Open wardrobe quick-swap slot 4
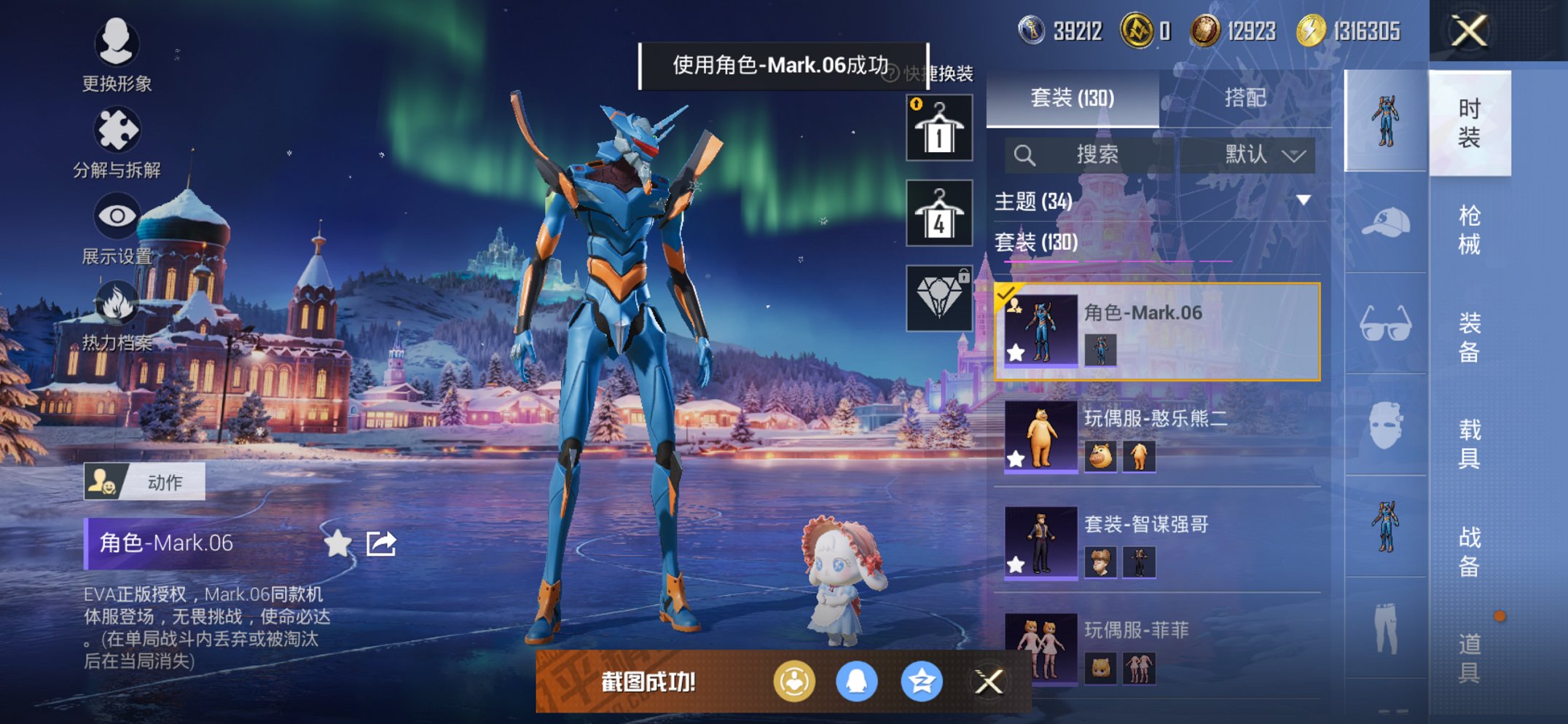The width and height of the screenshot is (1568, 724). [938, 215]
